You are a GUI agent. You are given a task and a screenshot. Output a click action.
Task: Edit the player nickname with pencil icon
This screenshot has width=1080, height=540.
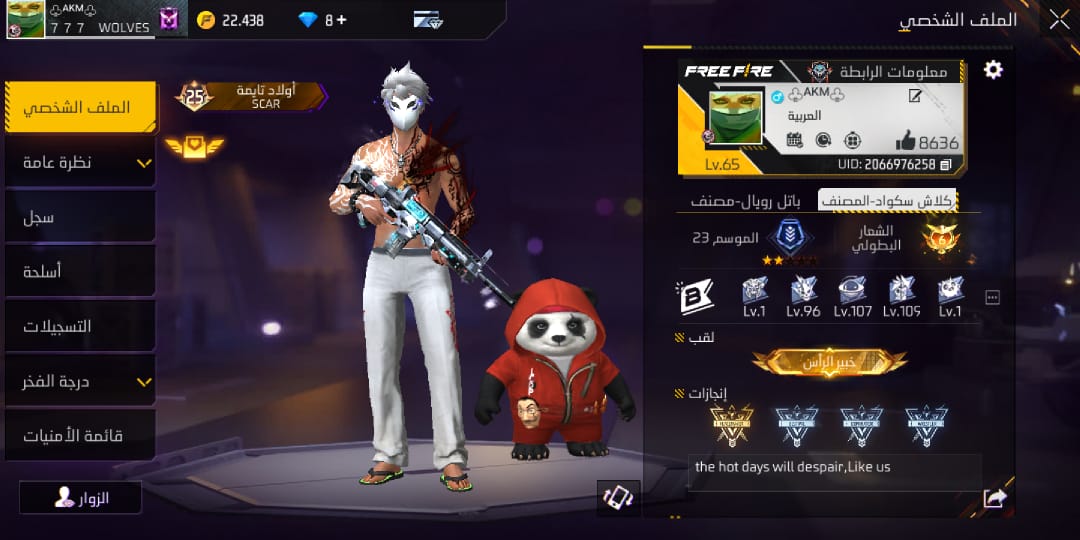point(914,96)
